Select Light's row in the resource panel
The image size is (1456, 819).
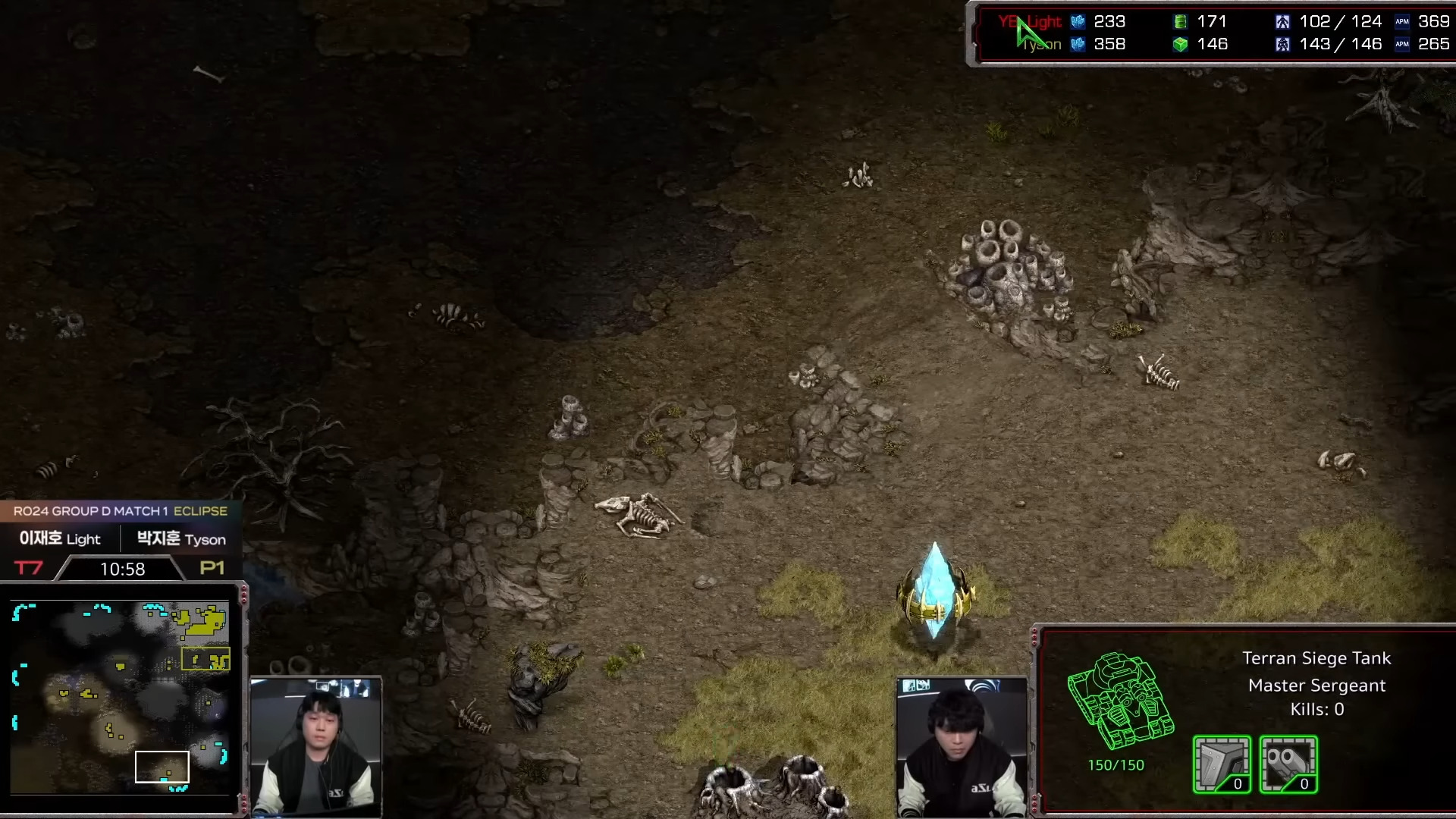[1213, 22]
